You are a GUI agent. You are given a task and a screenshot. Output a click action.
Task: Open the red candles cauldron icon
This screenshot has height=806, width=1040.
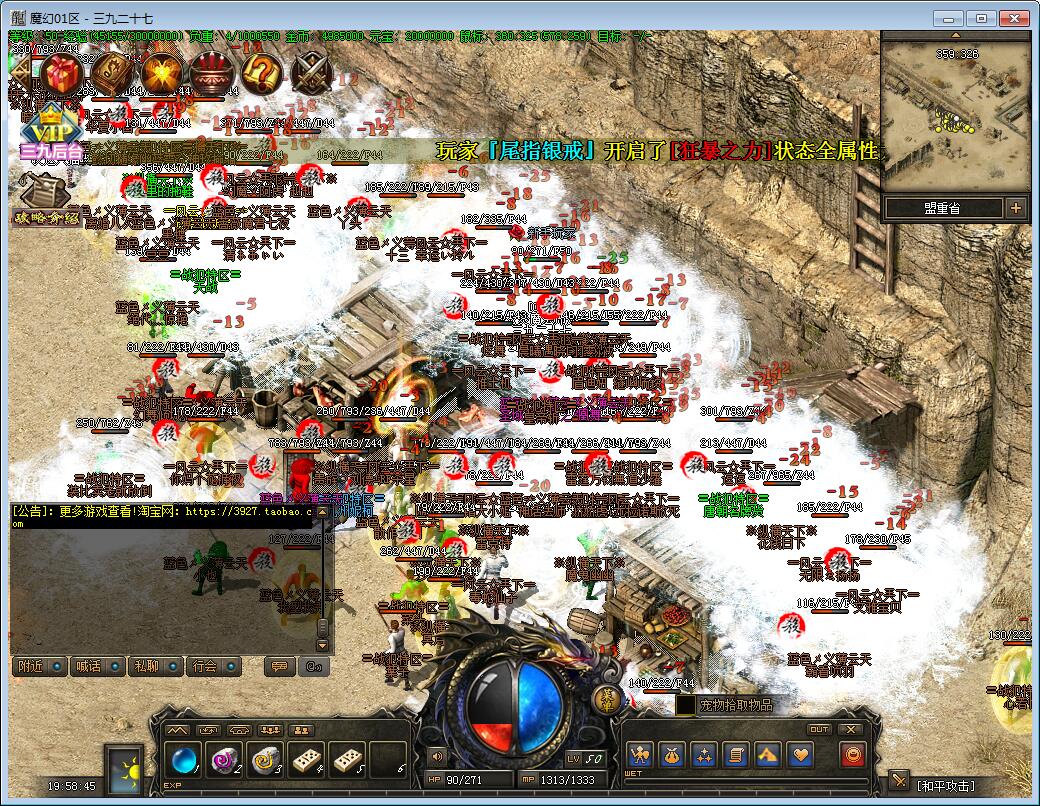[212, 73]
